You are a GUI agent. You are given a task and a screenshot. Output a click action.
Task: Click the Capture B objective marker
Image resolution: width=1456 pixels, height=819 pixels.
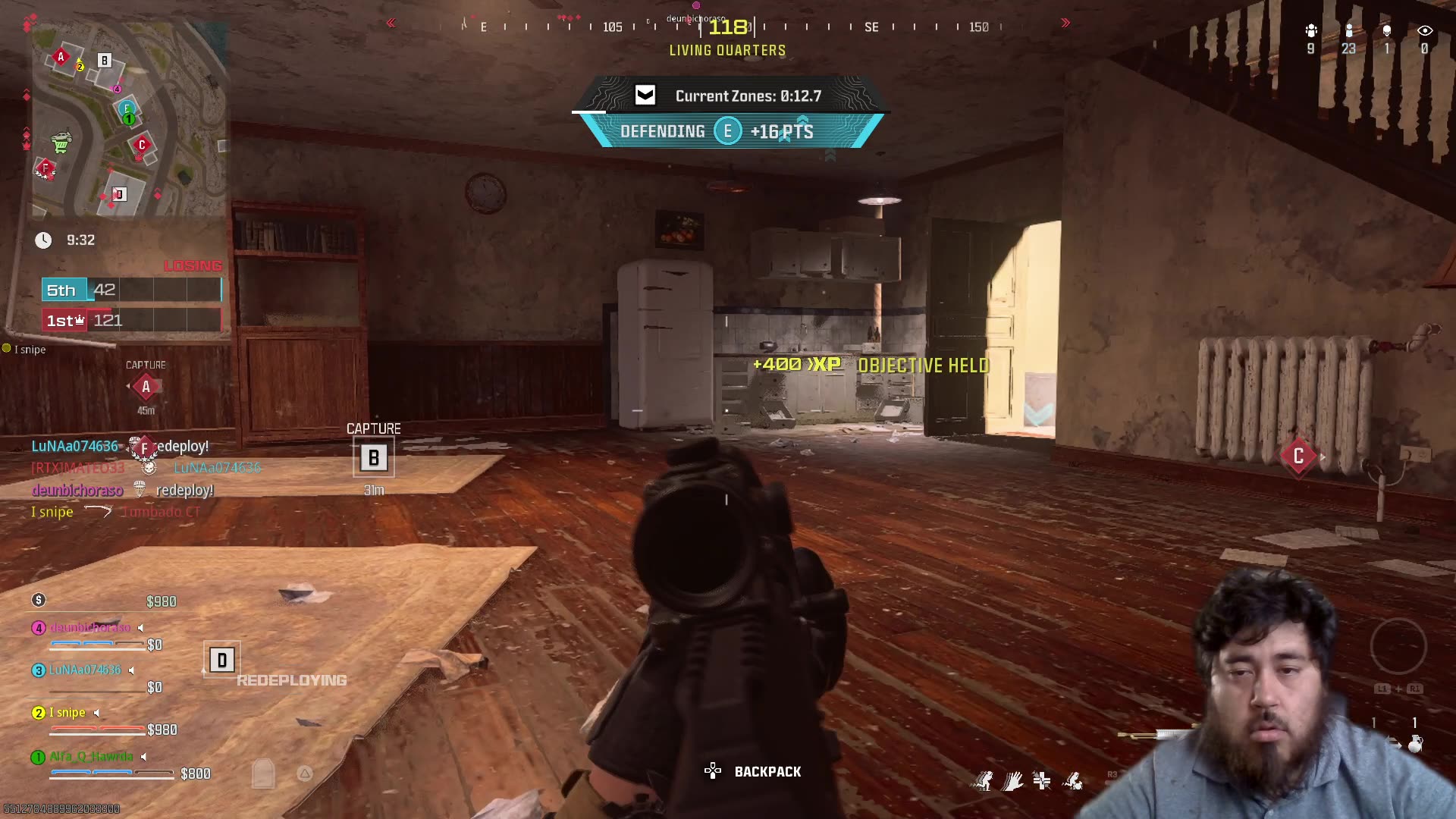click(373, 458)
